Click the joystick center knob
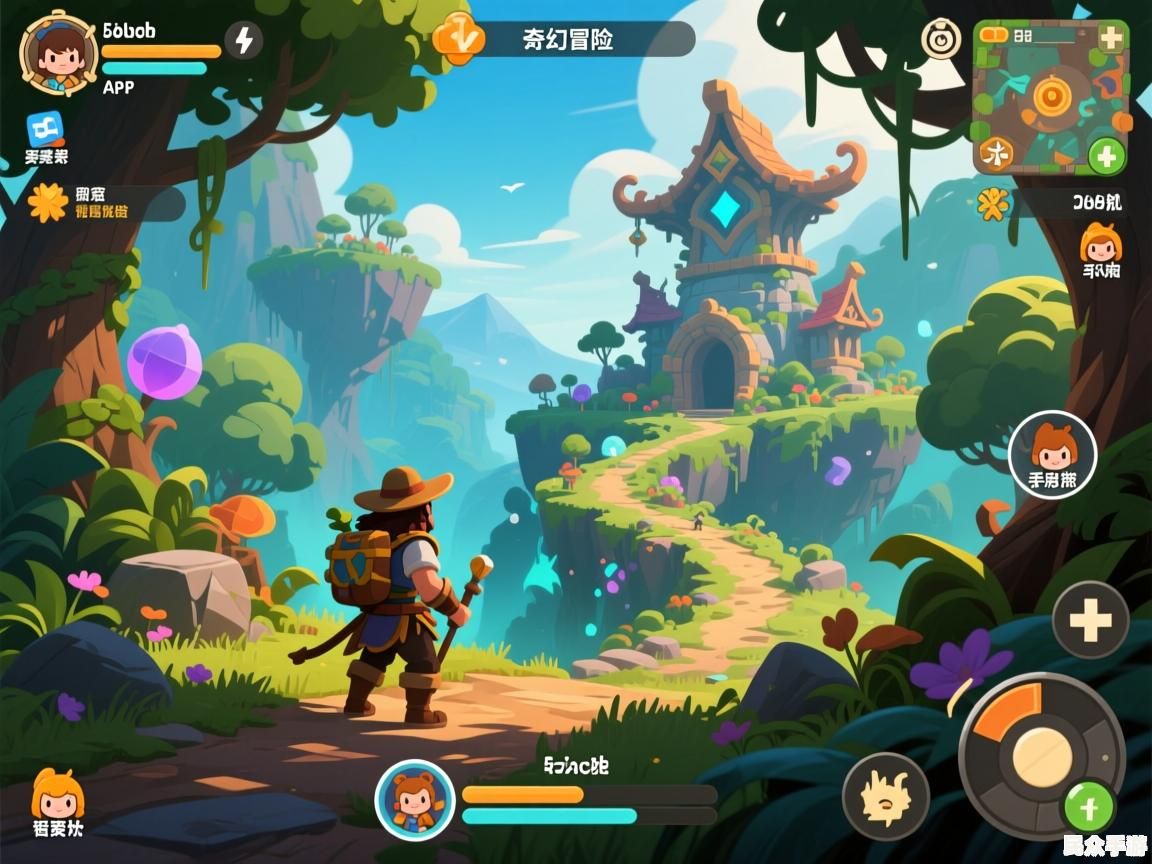The width and height of the screenshot is (1152, 864). (x=1041, y=756)
